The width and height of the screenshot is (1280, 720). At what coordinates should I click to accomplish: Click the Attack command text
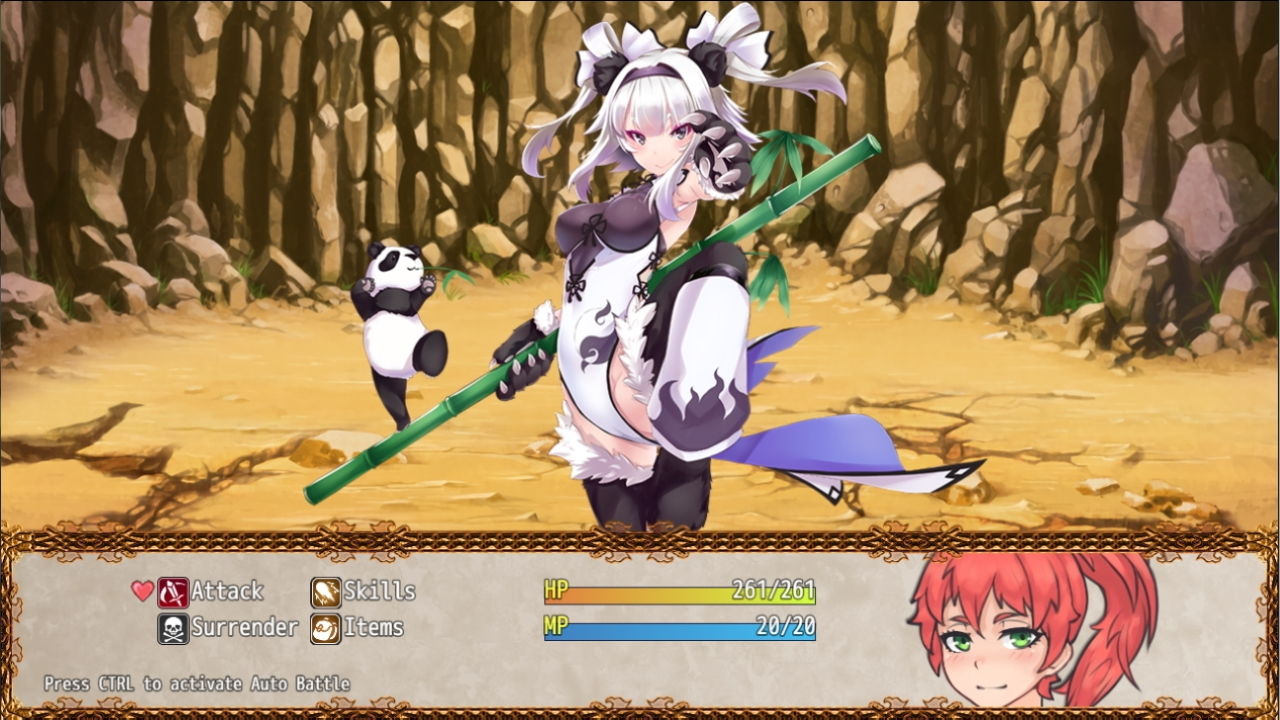[x=226, y=591]
